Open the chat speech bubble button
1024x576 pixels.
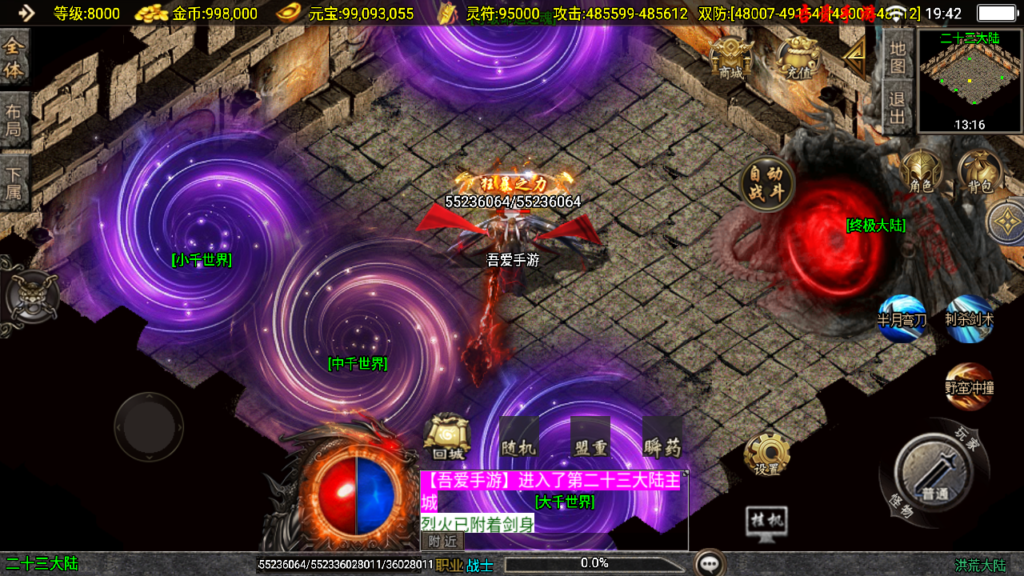pos(710,564)
